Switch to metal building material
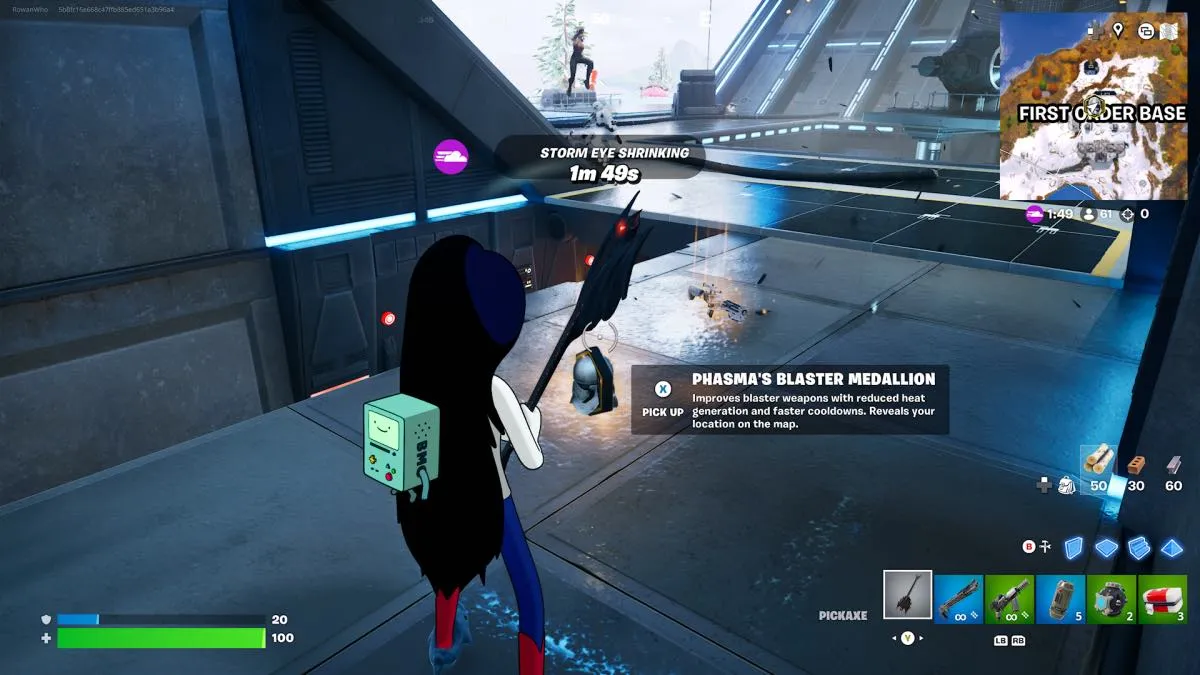The image size is (1200, 675). [x=1173, y=465]
